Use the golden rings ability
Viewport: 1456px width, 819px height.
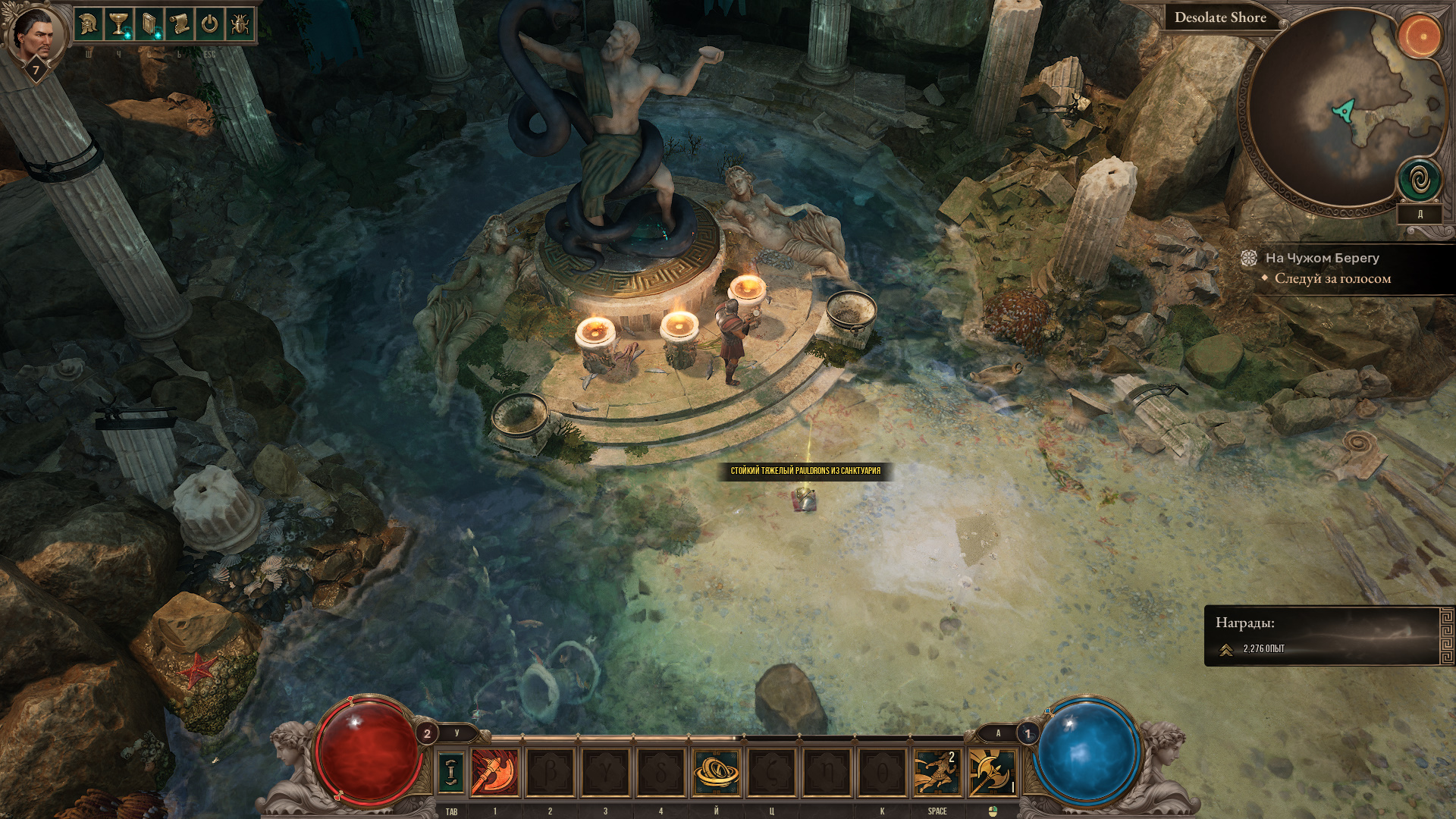(716, 772)
